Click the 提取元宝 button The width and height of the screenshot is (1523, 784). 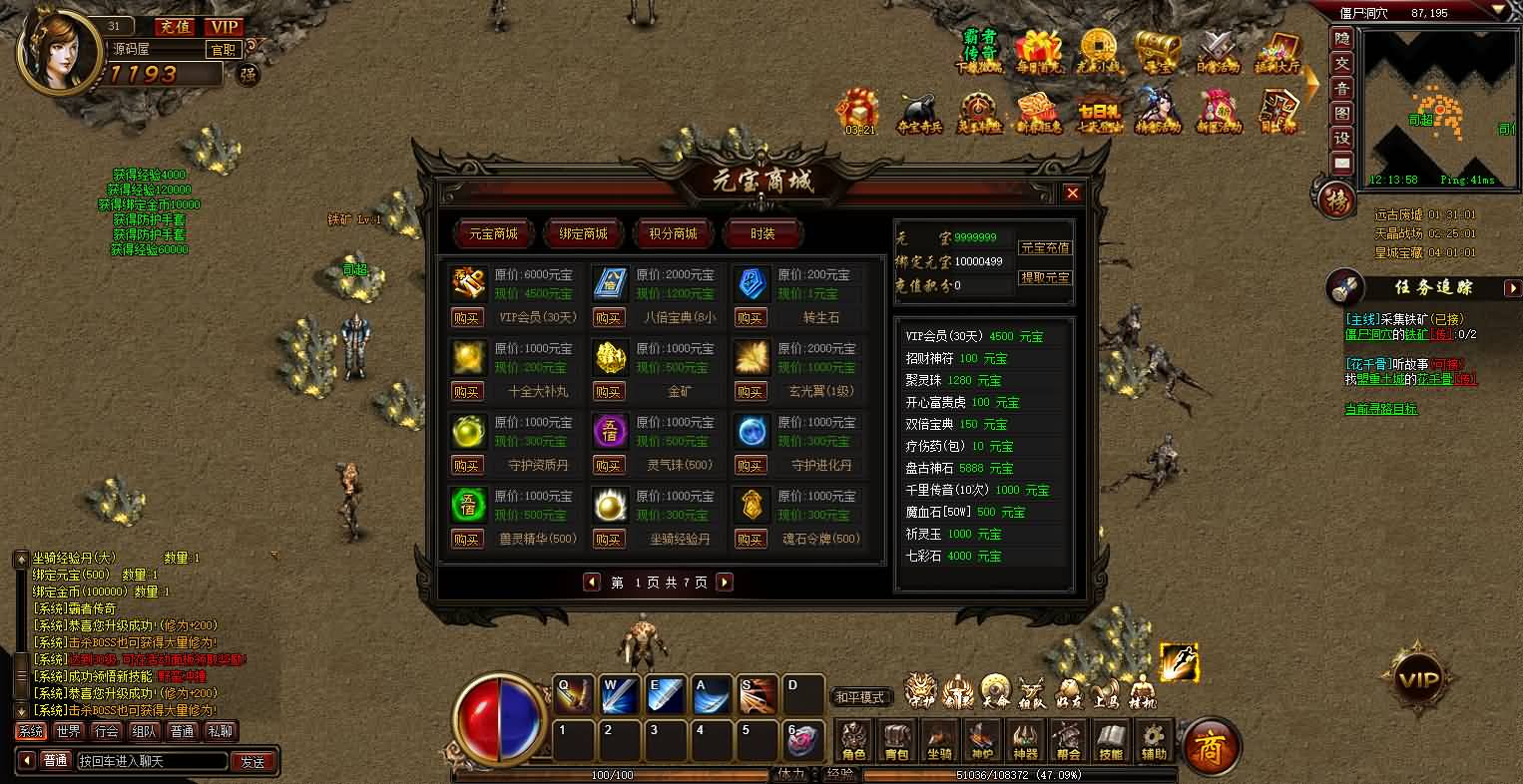pyautogui.click(x=1045, y=277)
